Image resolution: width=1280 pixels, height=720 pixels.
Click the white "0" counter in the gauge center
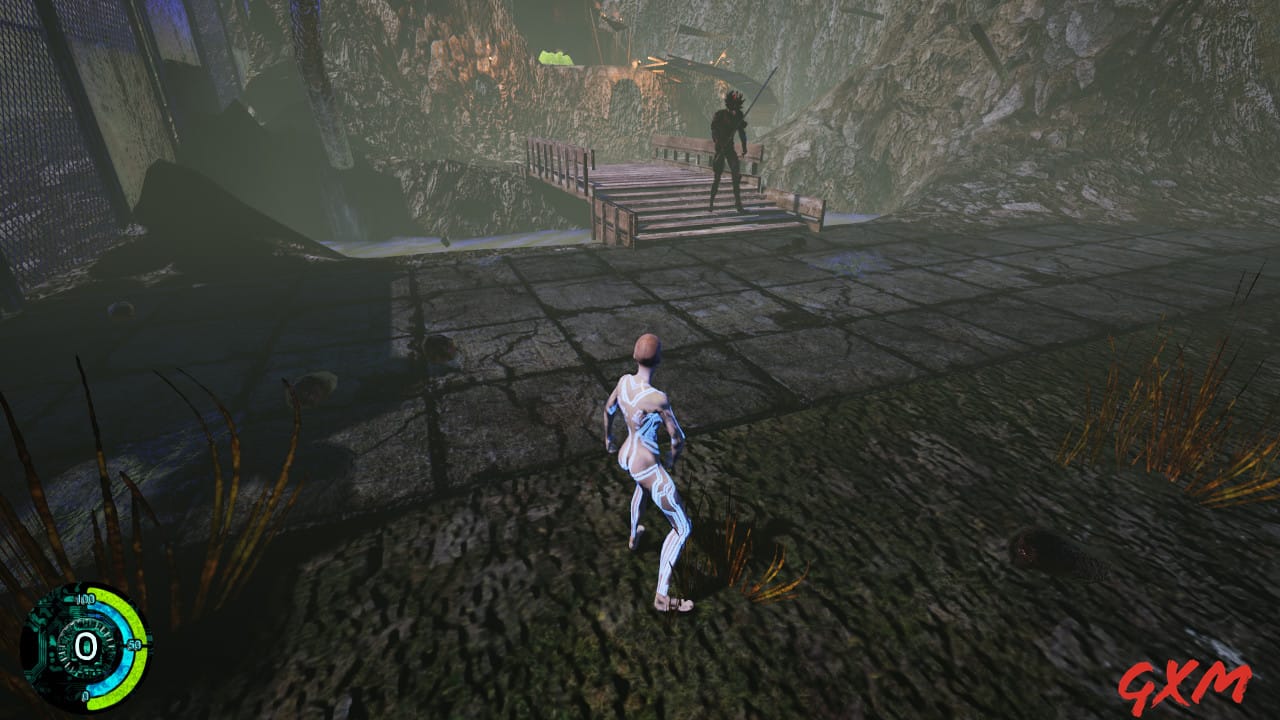point(85,646)
